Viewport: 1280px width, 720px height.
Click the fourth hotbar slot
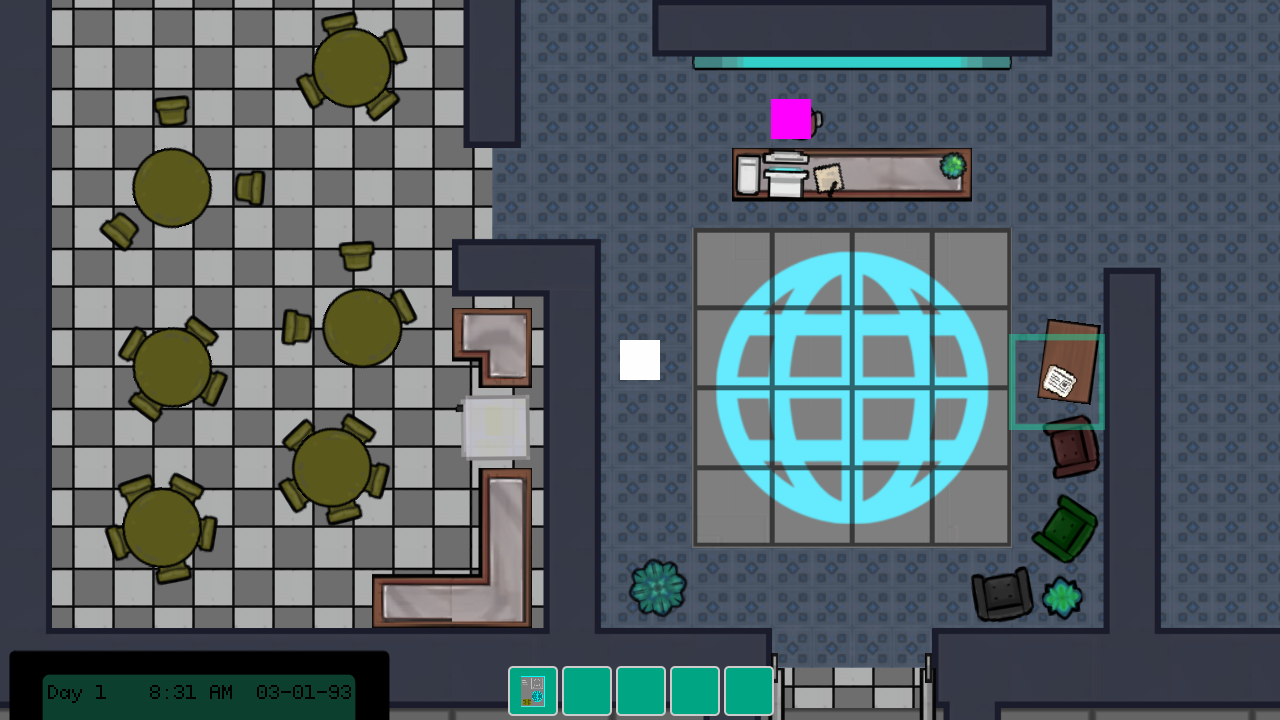tap(695, 690)
